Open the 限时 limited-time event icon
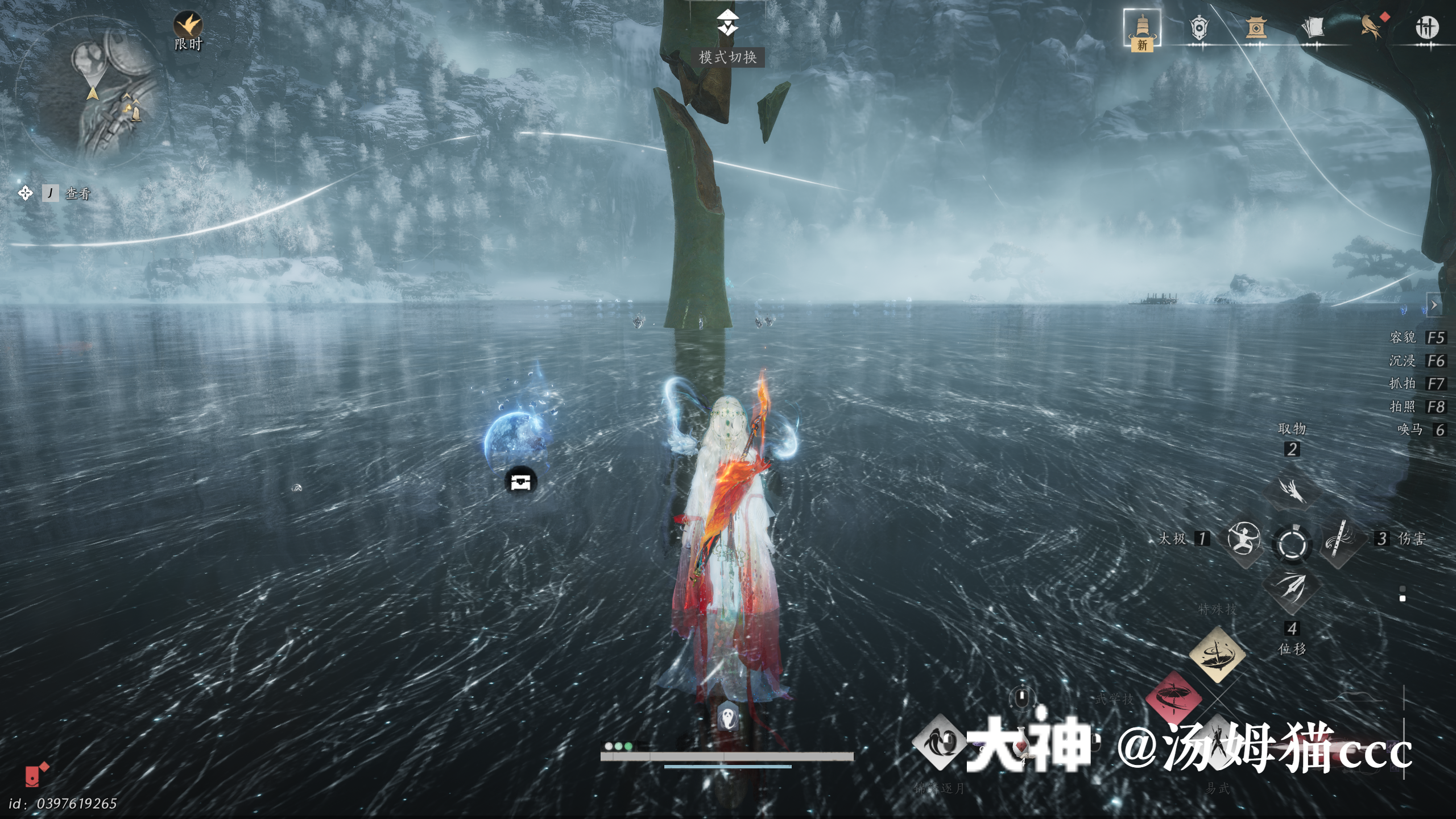This screenshot has width=1456, height=819. [188, 27]
